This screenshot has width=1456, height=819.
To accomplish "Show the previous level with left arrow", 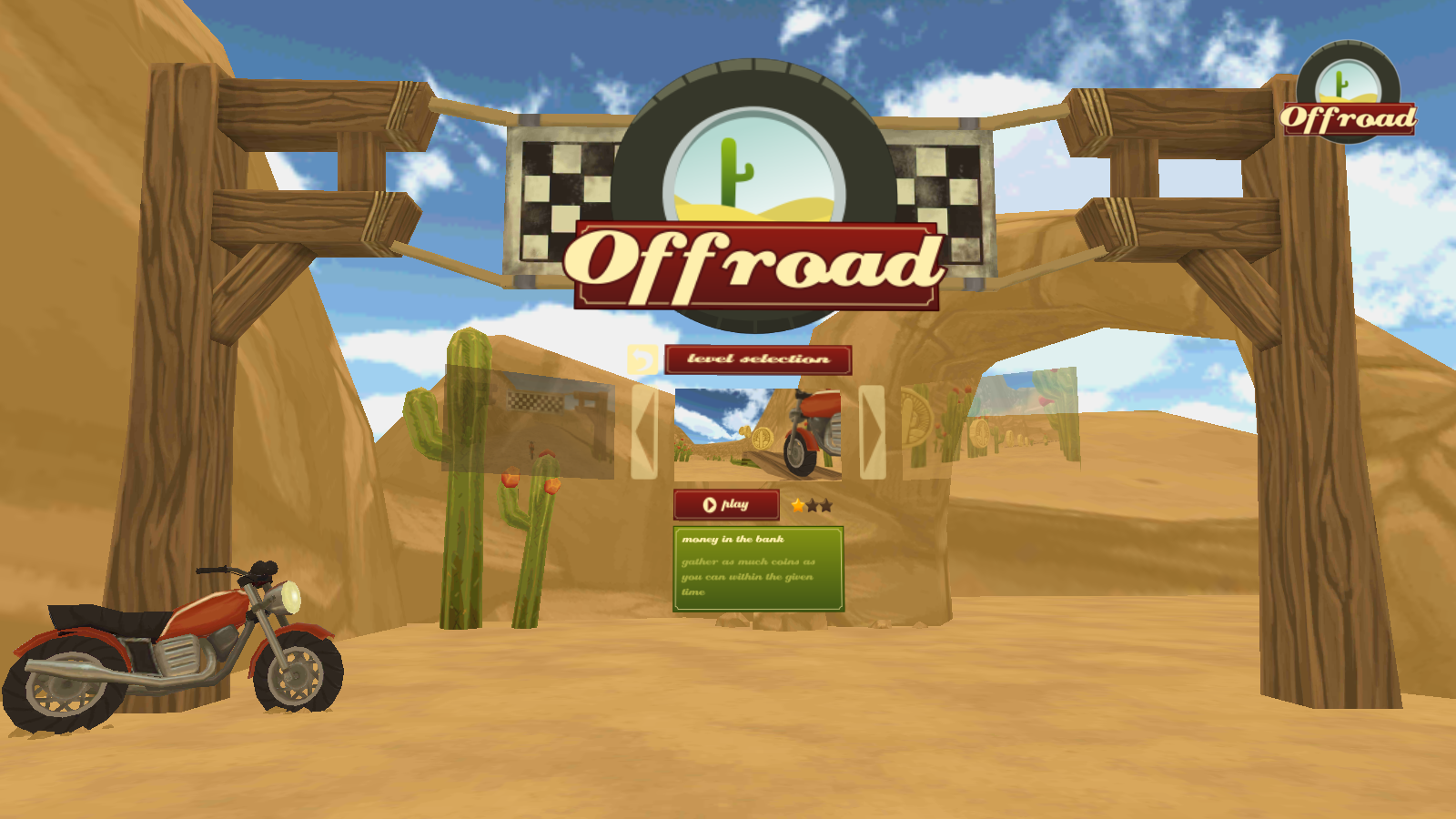I will [x=644, y=431].
